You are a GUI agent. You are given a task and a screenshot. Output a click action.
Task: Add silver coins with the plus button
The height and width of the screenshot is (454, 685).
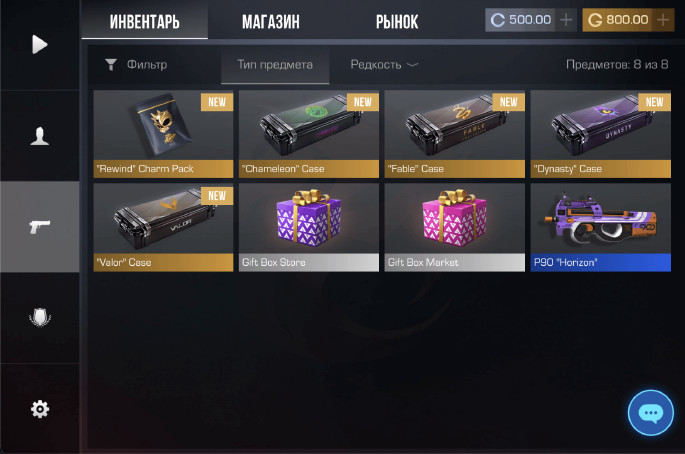(567, 20)
